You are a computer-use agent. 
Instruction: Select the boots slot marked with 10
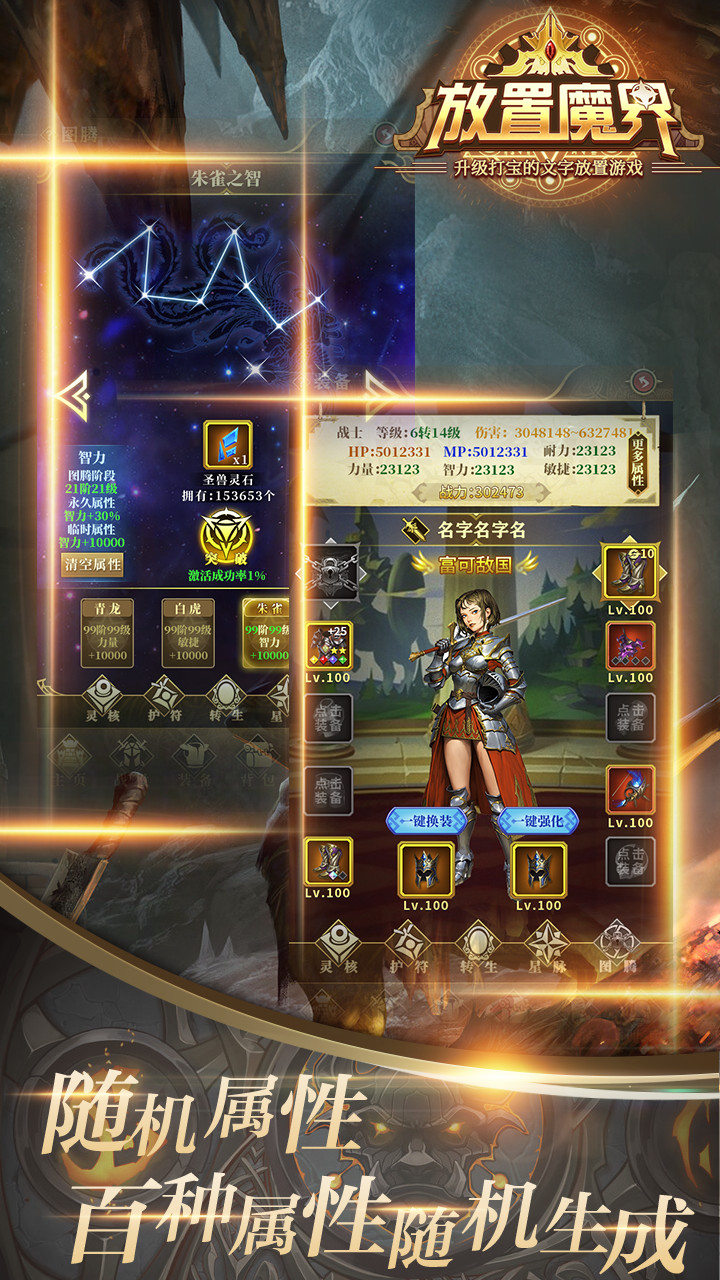click(x=630, y=573)
